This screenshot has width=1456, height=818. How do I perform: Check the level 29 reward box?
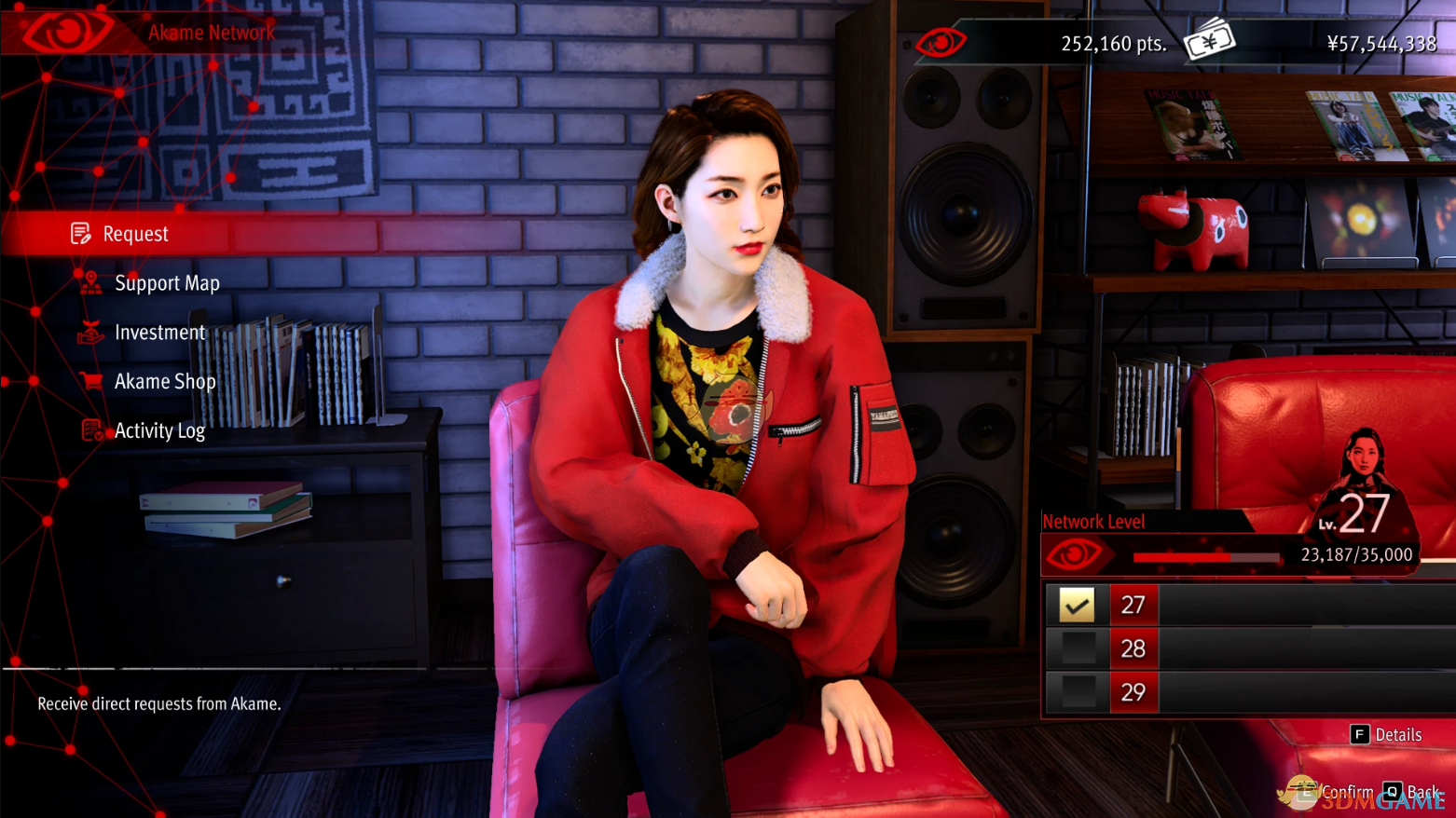click(1078, 691)
